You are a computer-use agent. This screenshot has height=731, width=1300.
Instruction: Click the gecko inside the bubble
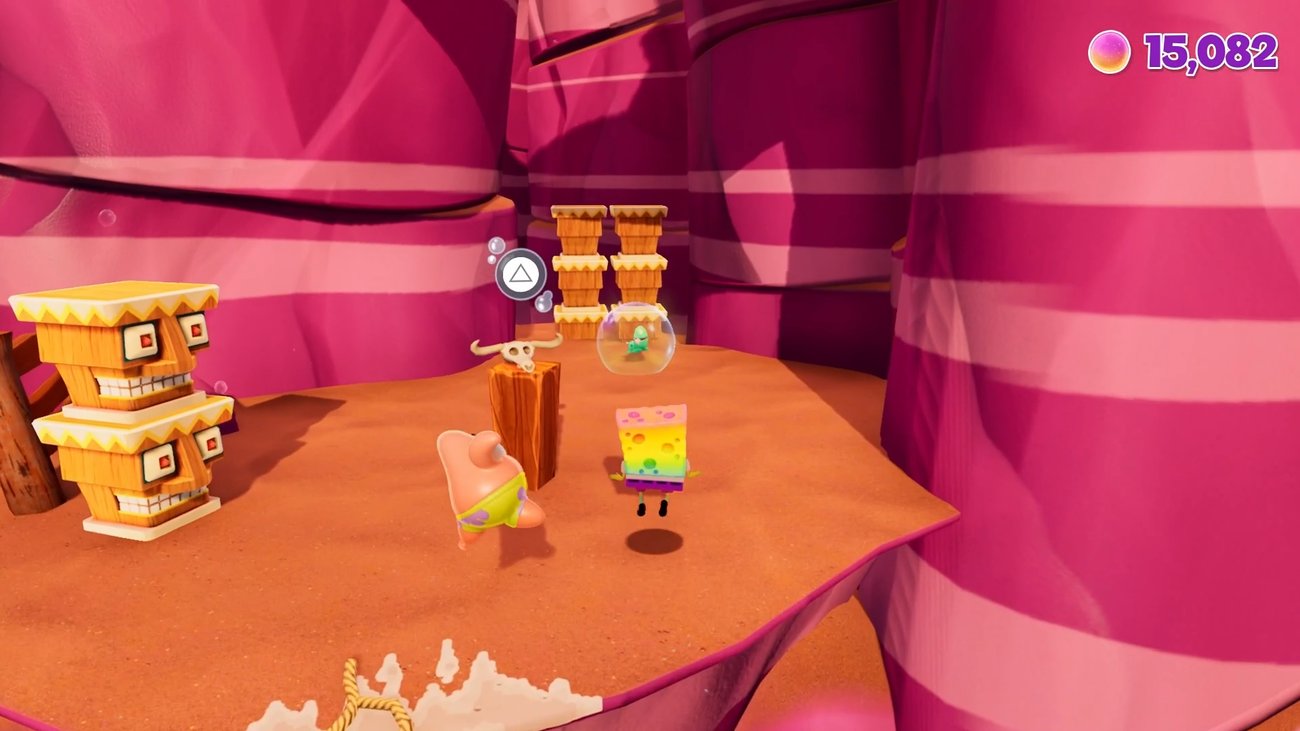click(638, 342)
